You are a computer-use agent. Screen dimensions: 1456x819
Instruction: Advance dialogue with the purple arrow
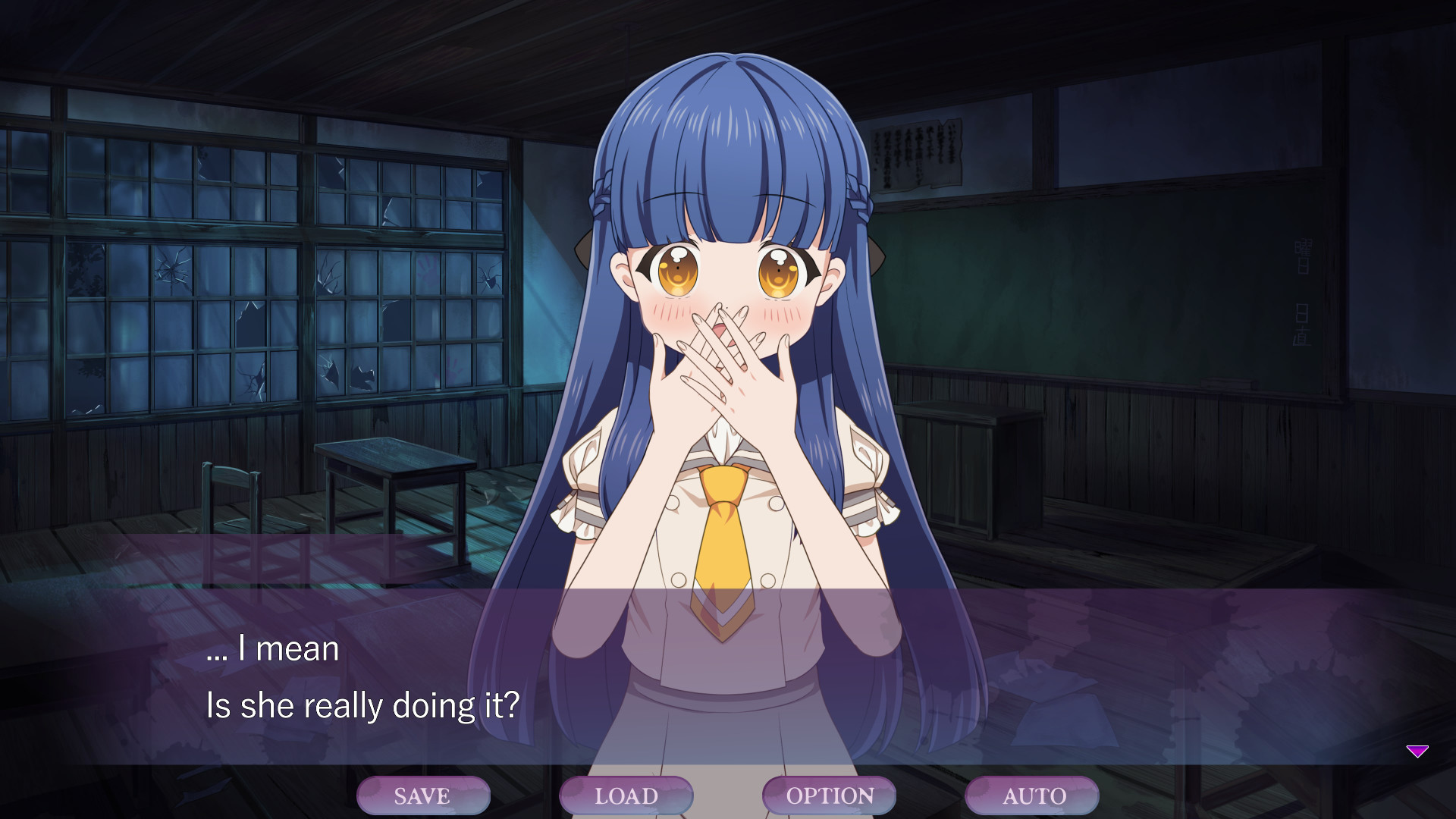click(x=1417, y=751)
